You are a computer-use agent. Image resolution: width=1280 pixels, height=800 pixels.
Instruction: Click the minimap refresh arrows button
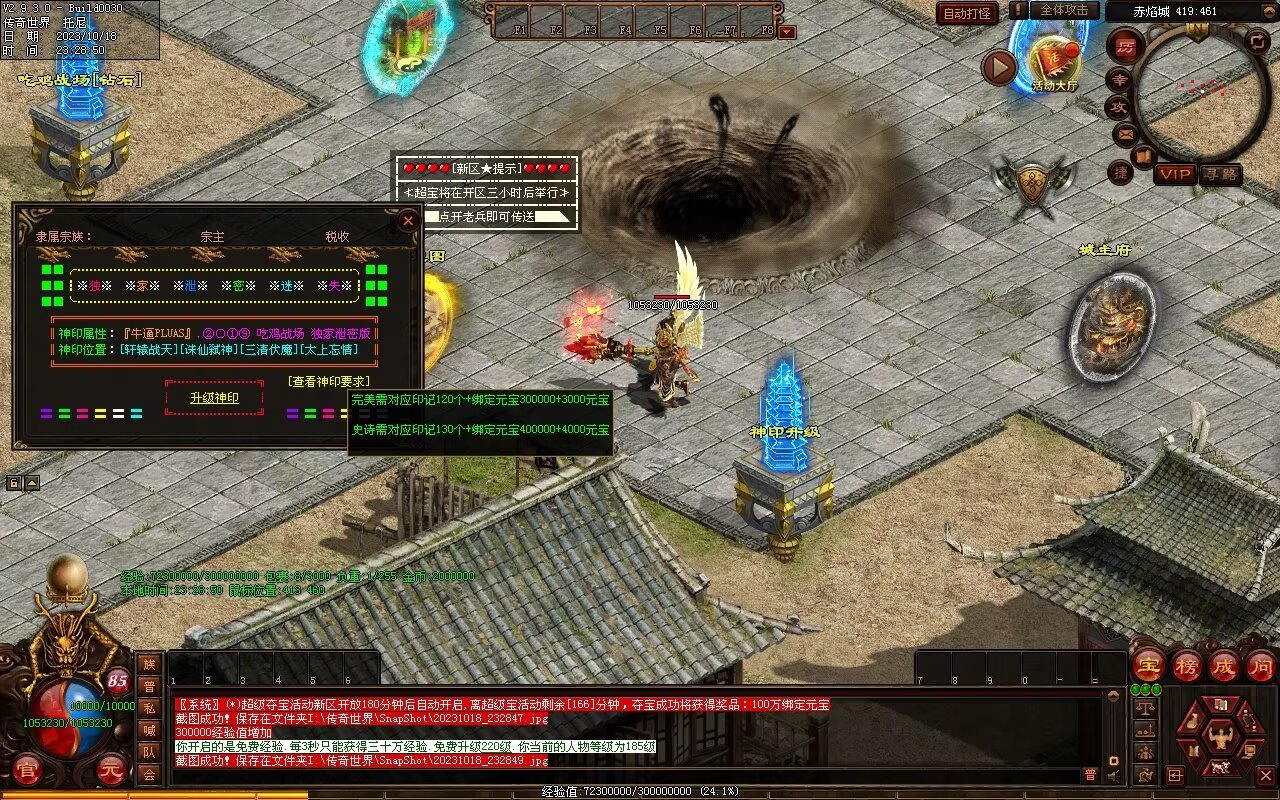coord(1257,41)
